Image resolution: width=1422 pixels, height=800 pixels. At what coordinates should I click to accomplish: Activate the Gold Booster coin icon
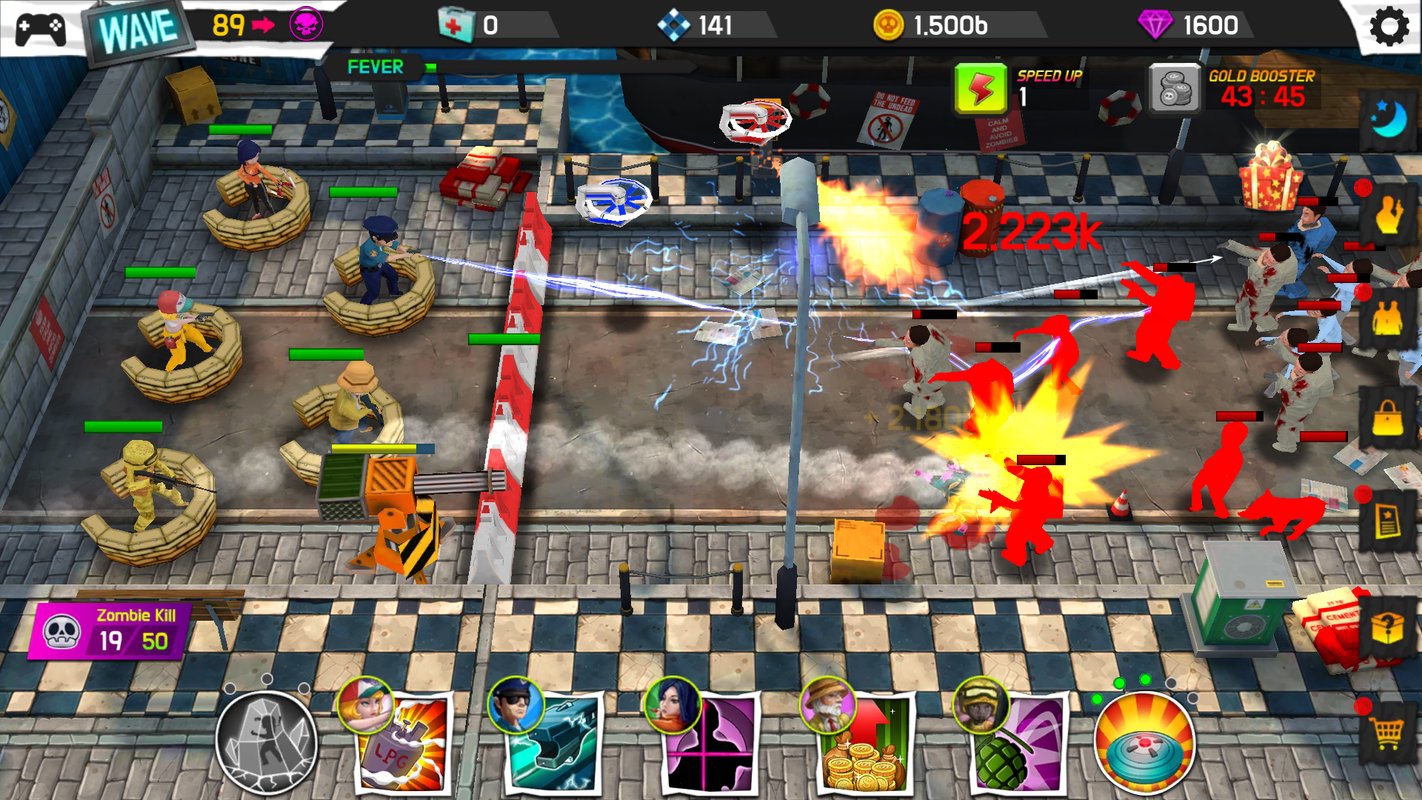pyautogui.click(x=1173, y=88)
